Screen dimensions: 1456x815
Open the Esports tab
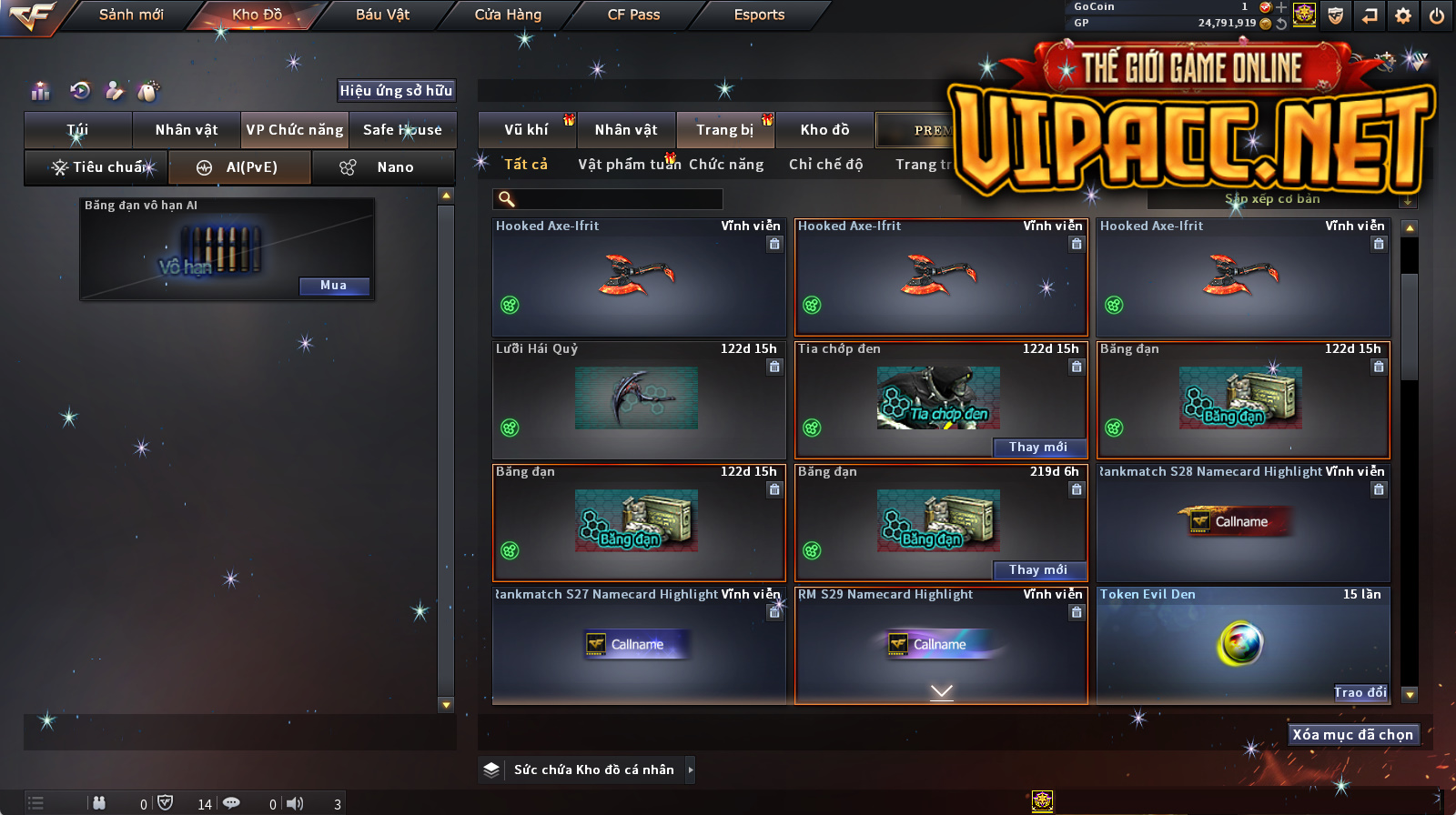(x=759, y=15)
